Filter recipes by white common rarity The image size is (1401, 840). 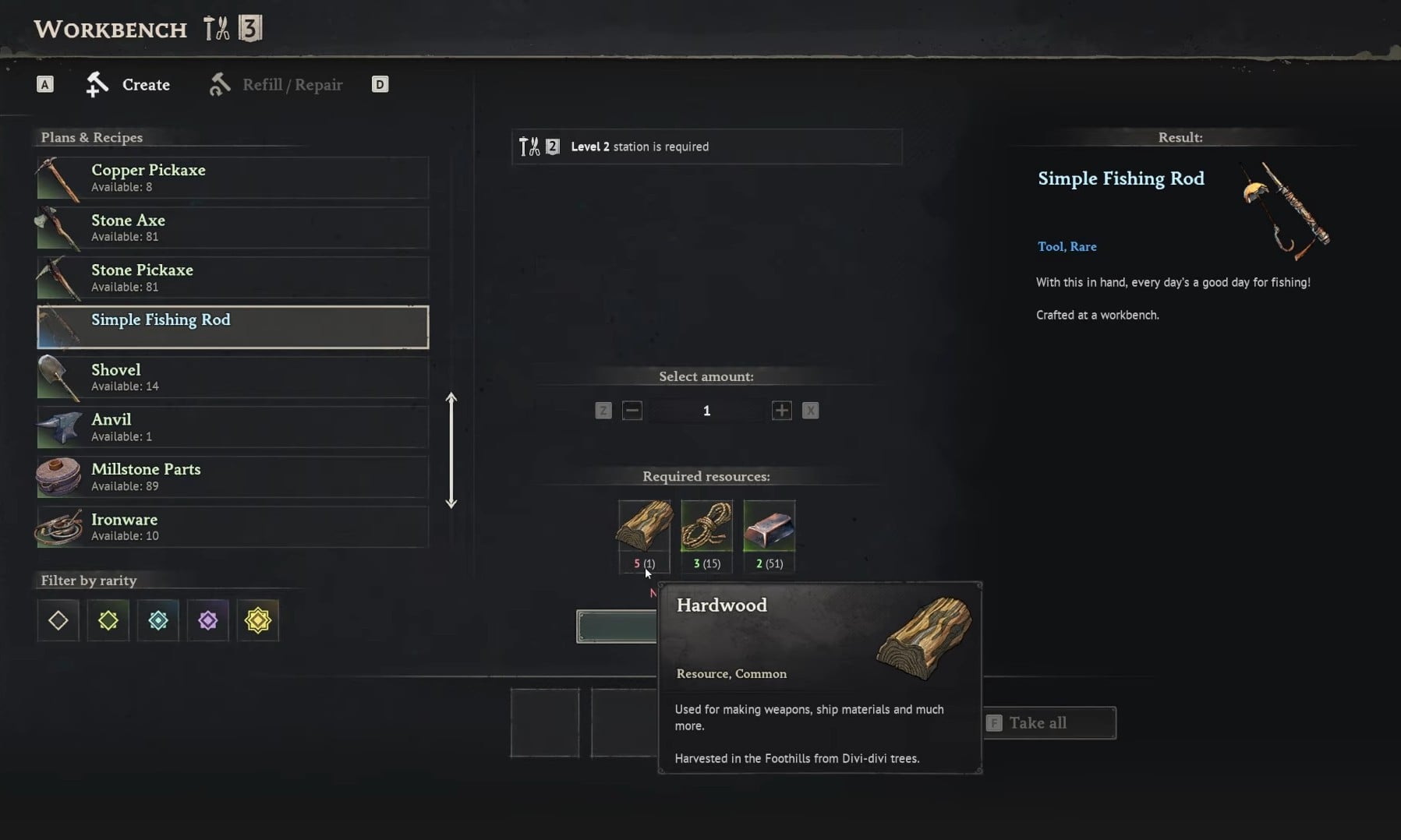tap(58, 620)
